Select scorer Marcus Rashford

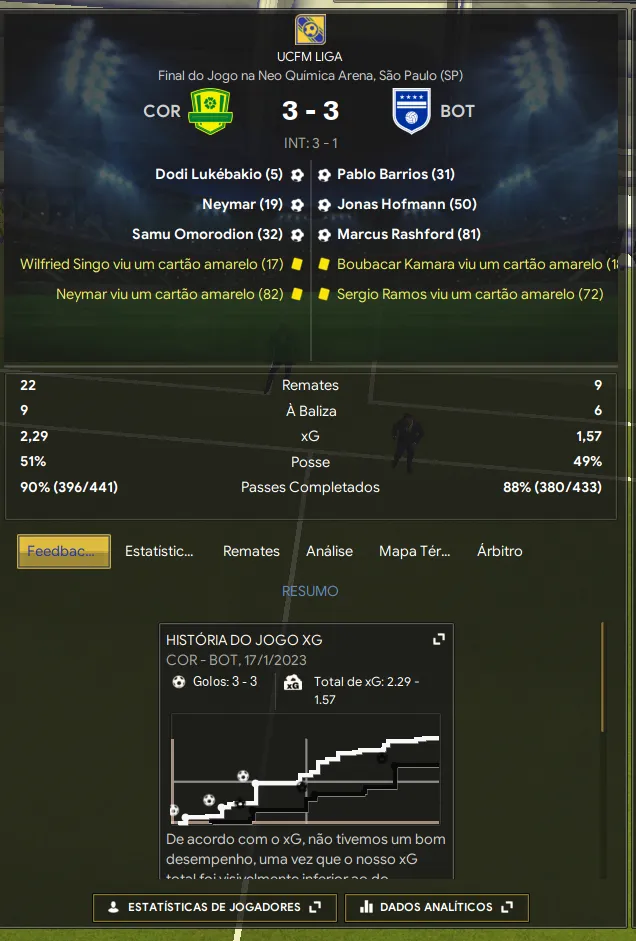[x=408, y=234]
